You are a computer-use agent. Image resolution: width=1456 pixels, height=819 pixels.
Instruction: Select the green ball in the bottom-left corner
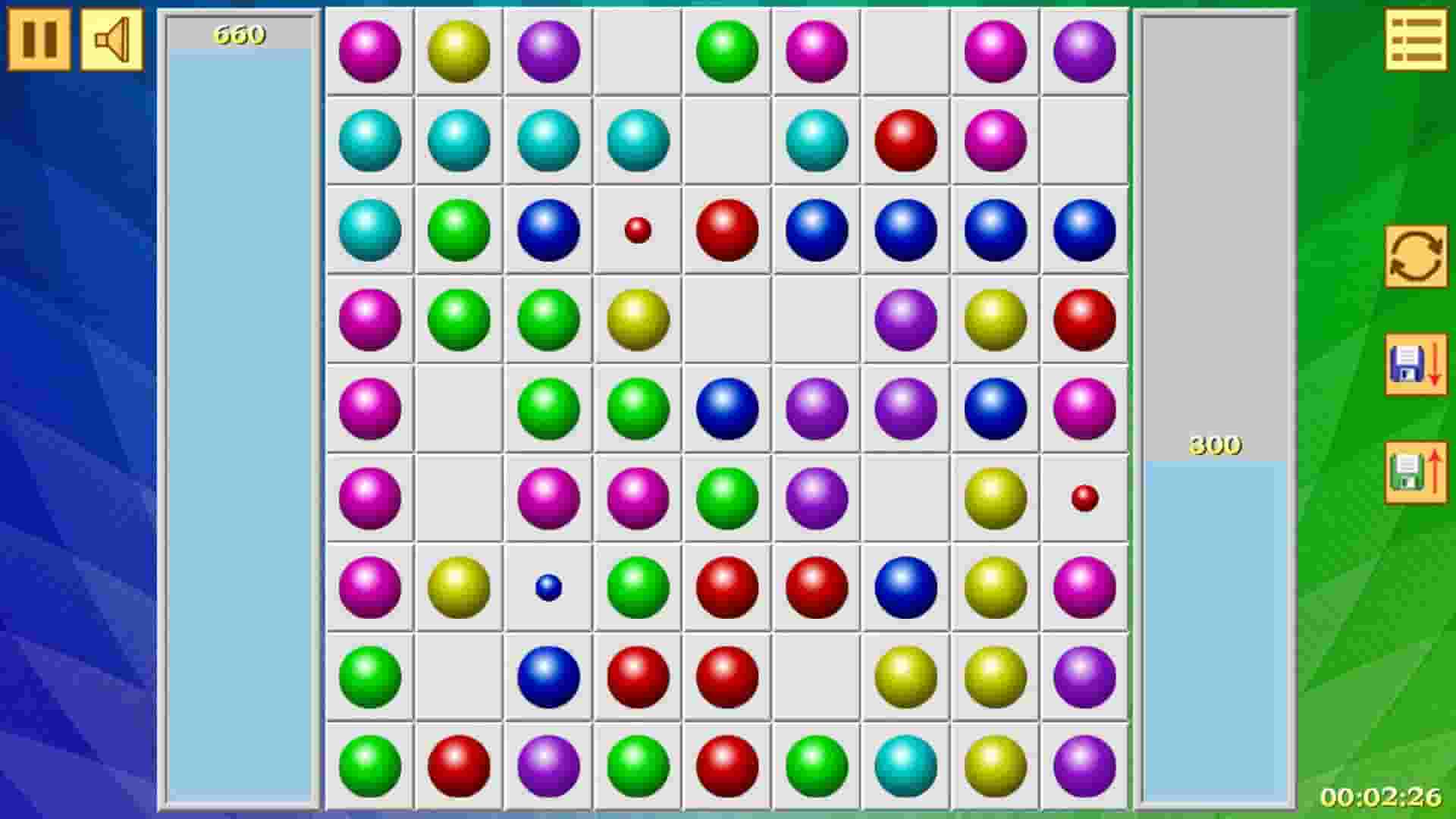pyautogui.click(x=369, y=765)
